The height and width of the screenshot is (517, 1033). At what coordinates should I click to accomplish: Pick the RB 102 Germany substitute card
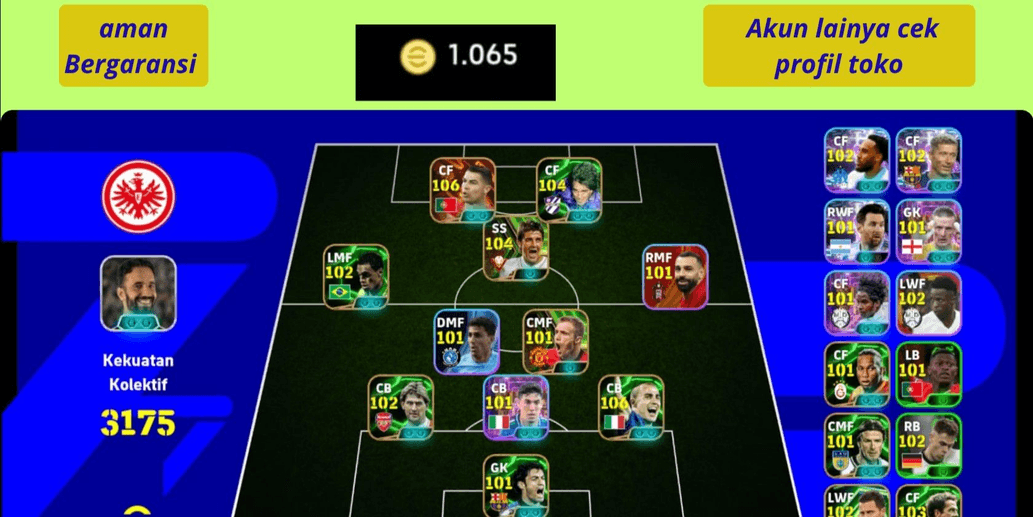pyautogui.click(x=928, y=445)
